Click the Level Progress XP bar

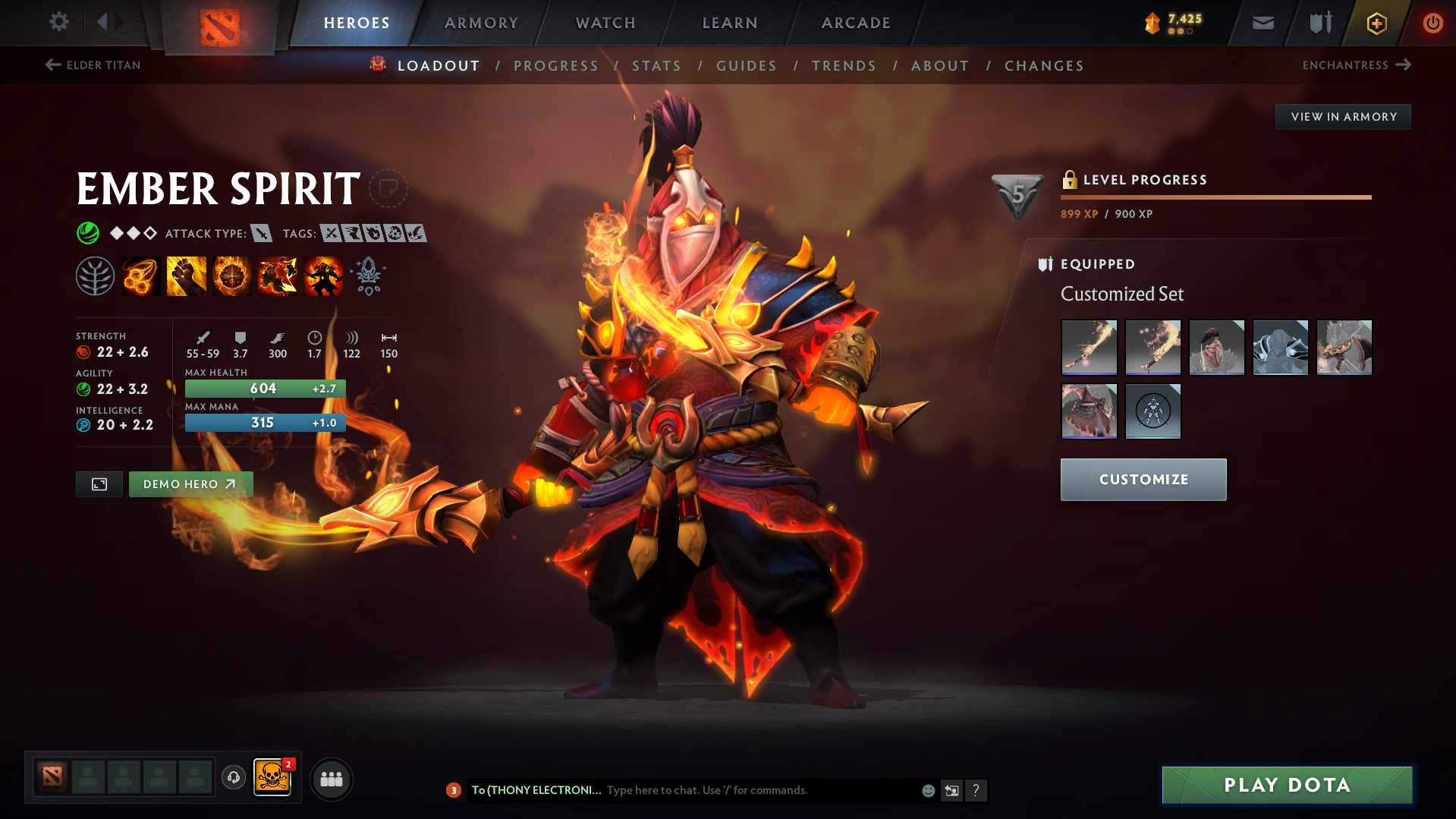1215,196
